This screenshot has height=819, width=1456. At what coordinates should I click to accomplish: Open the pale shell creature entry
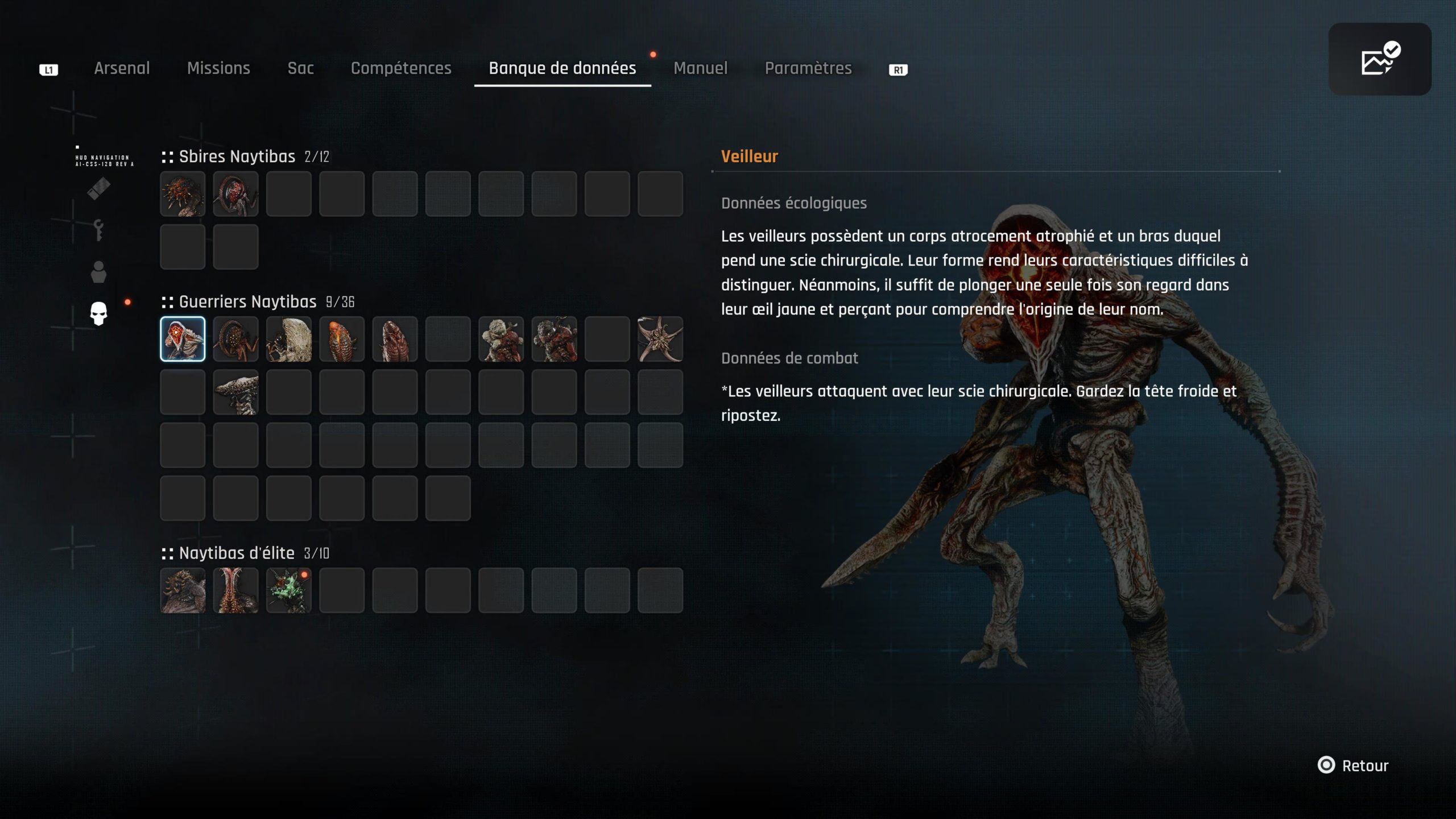(x=289, y=339)
